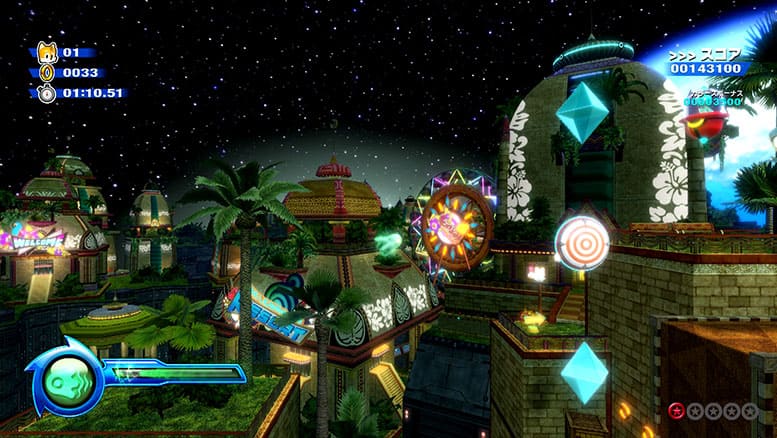This screenshot has width=777, height=438.
Task: Click the collected red star ring icon
Action: click(677, 410)
